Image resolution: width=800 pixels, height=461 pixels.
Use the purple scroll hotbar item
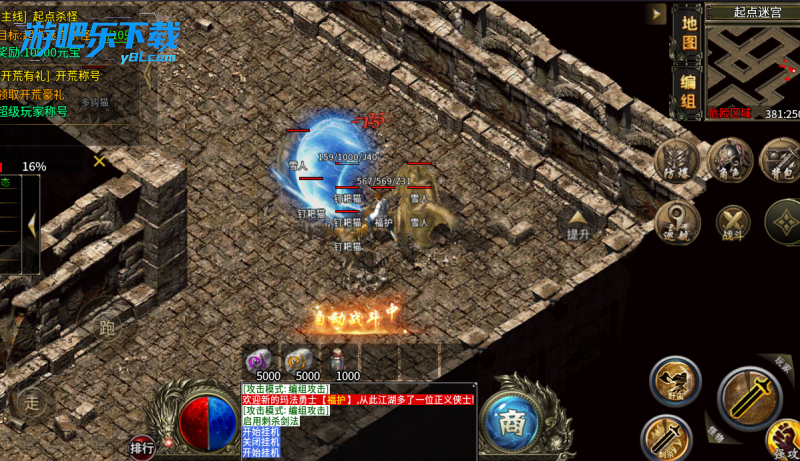(259, 361)
